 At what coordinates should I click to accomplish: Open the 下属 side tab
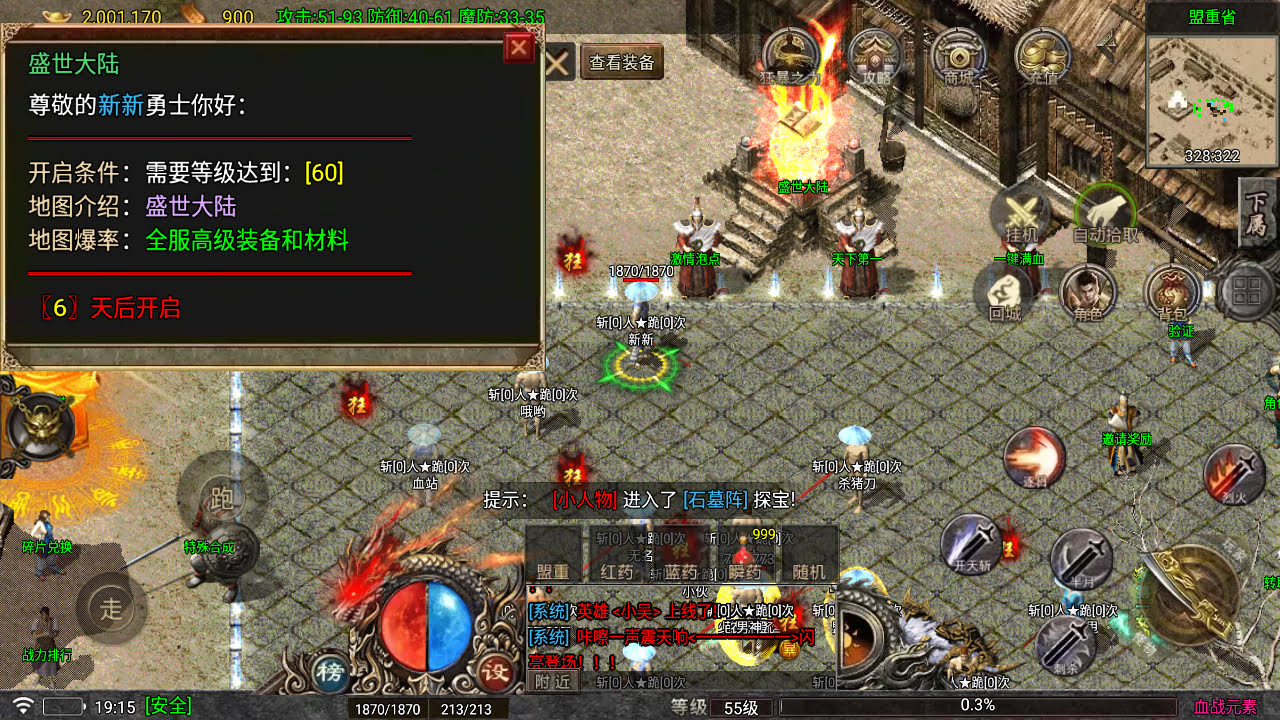[x=1257, y=214]
